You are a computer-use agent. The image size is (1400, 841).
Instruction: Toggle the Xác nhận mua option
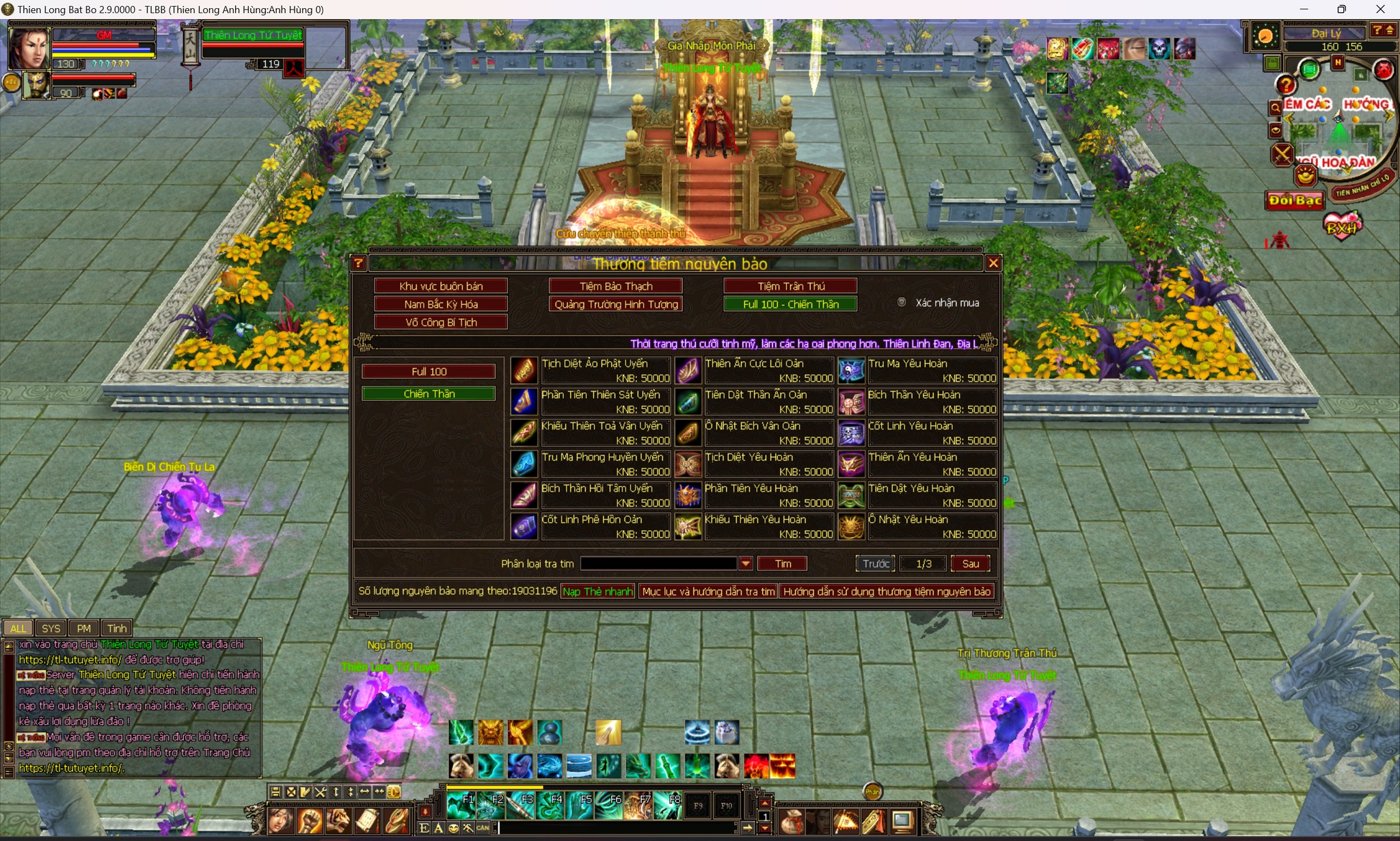pyautogui.click(x=902, y=302)
